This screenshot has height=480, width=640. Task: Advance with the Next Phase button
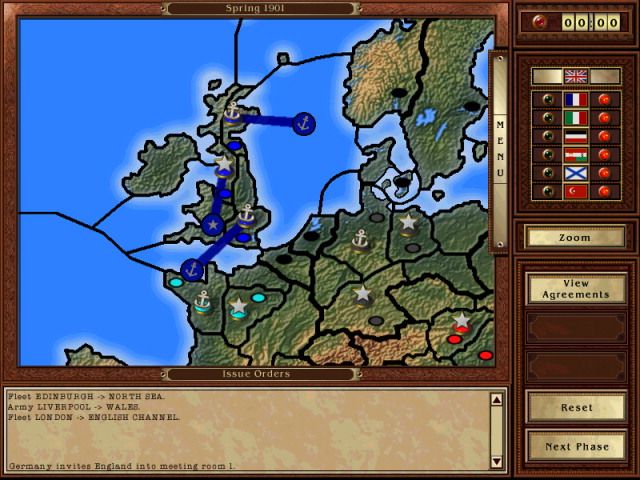tap(575, 446)
